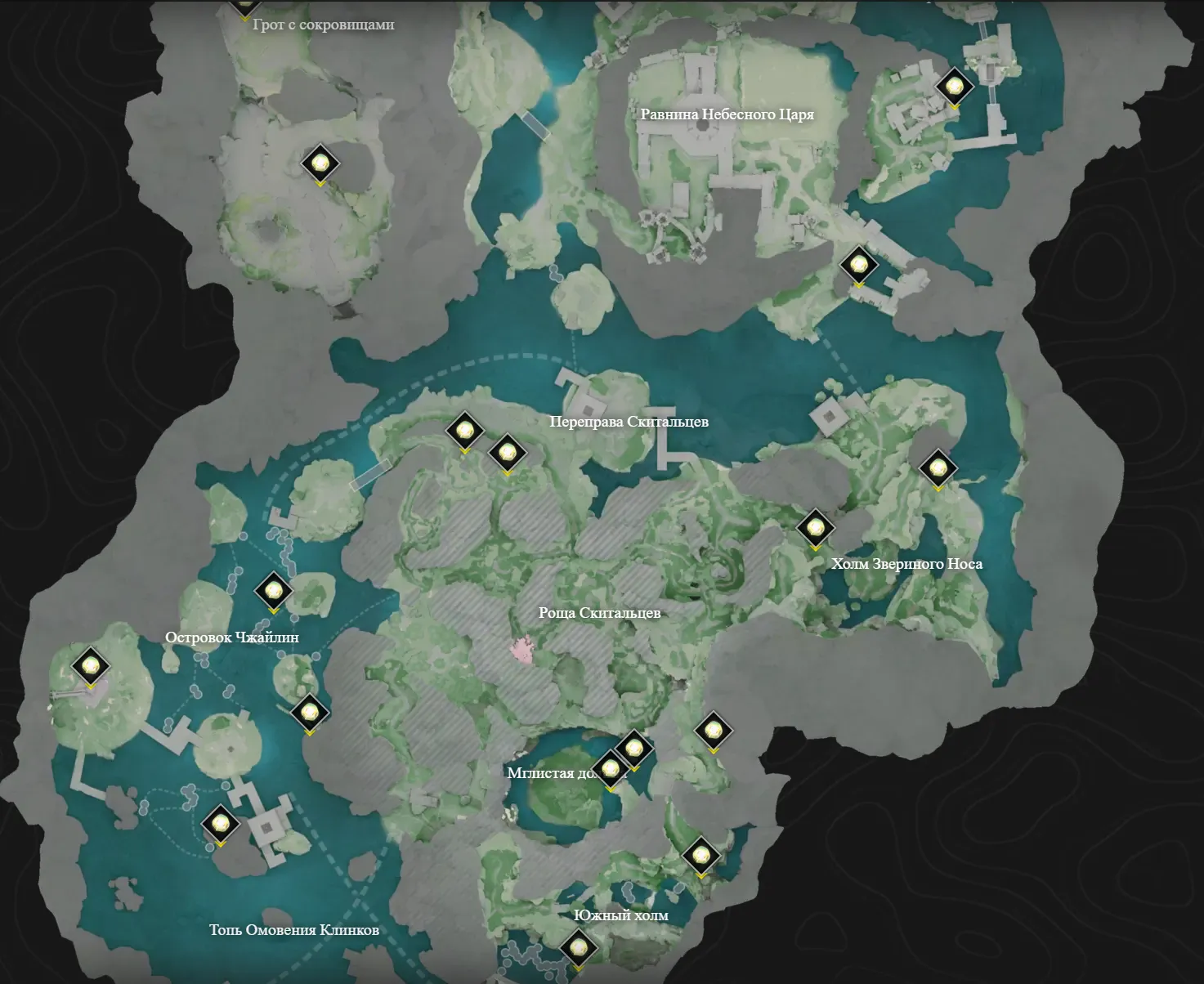The height and width of the screenshot is (984, 1204).
Task: Open the marker just northwest of Холм Звериного Носа label
Action: point(815,528)
